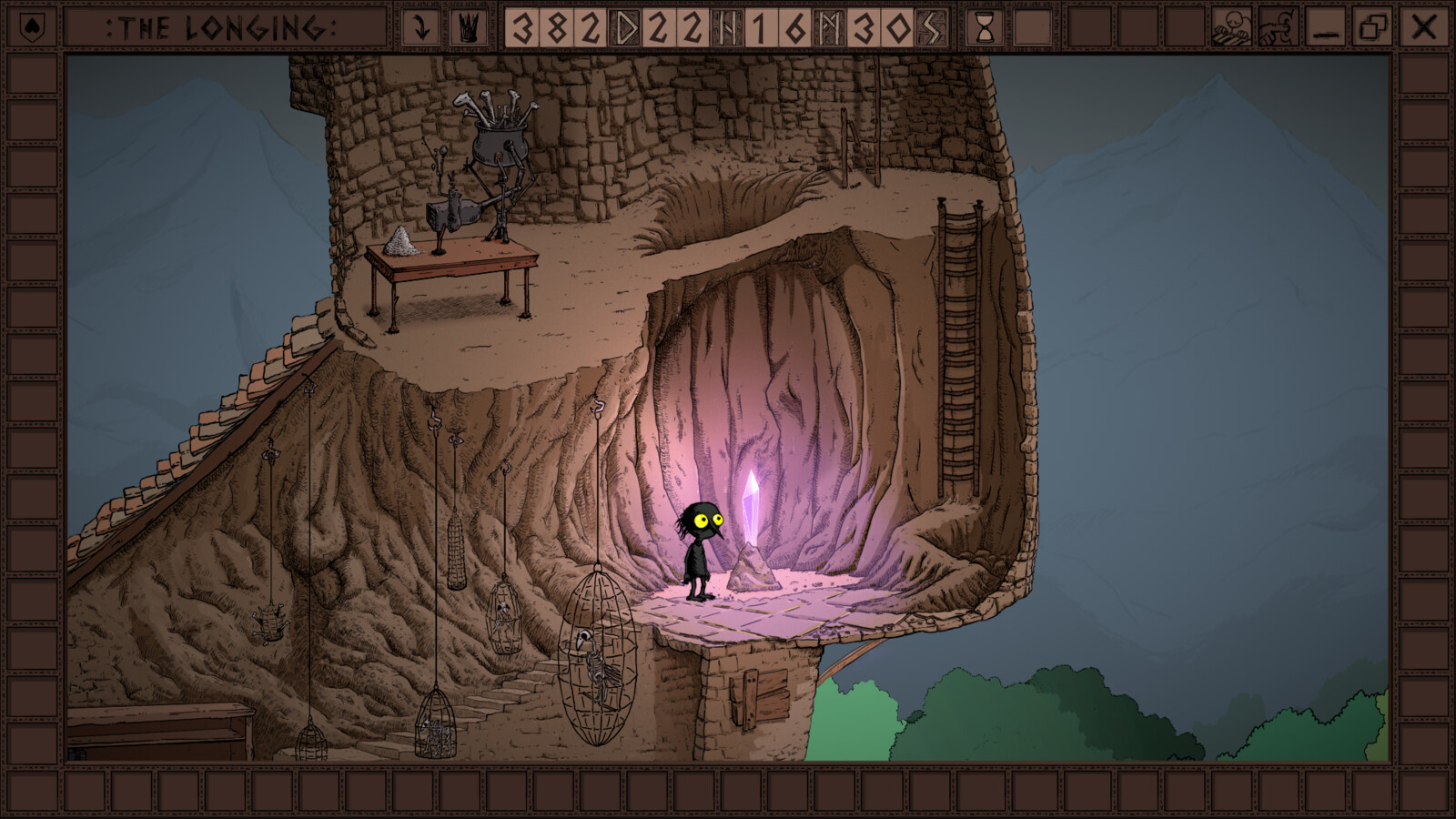Toggle windowed mode with overlapping squares button
Screen dimensions: 1456x819
point(1373,27)
